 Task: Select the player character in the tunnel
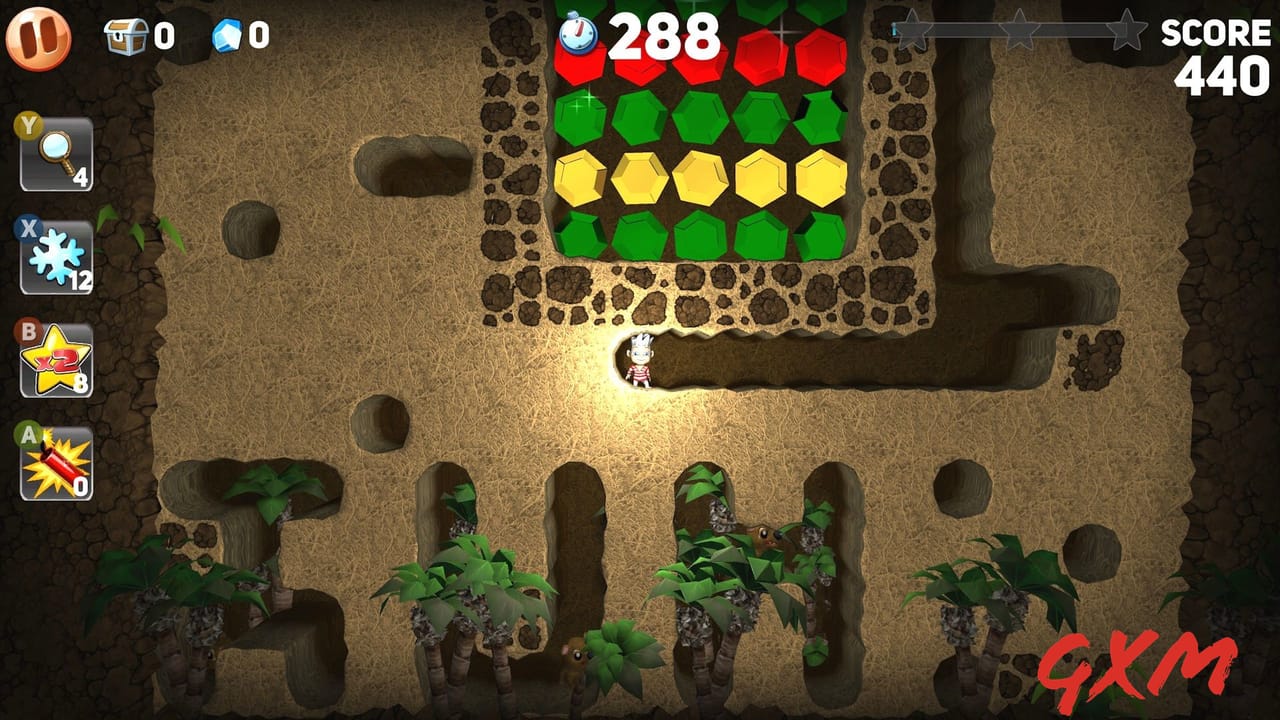(640, 360)
